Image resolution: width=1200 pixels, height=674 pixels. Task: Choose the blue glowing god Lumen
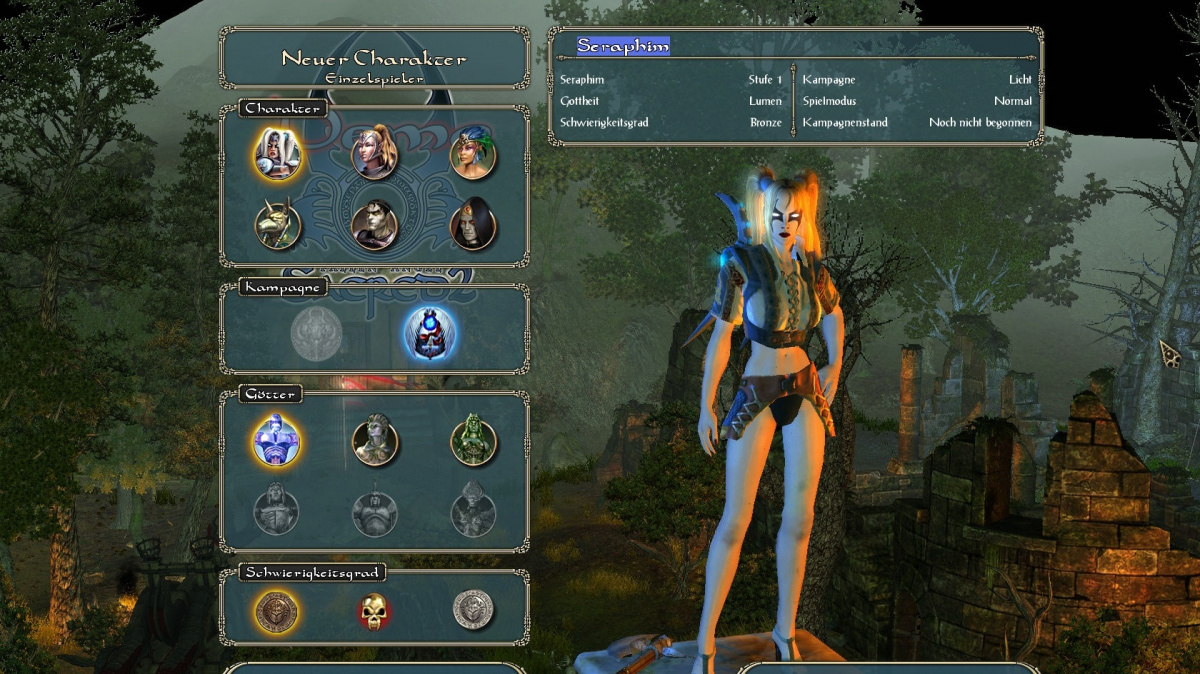(277, 442)
